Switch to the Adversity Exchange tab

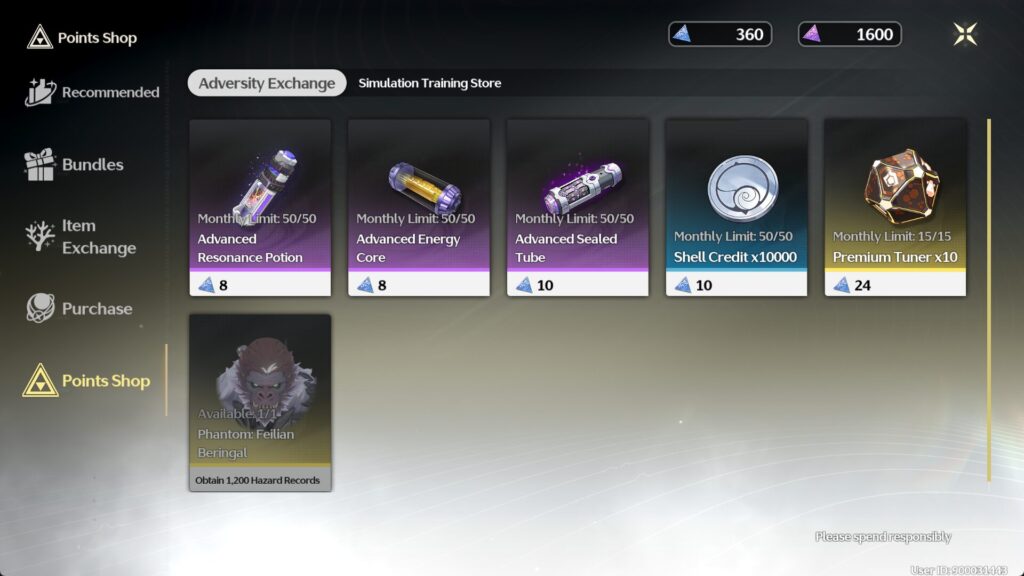(x=267, y=83)
